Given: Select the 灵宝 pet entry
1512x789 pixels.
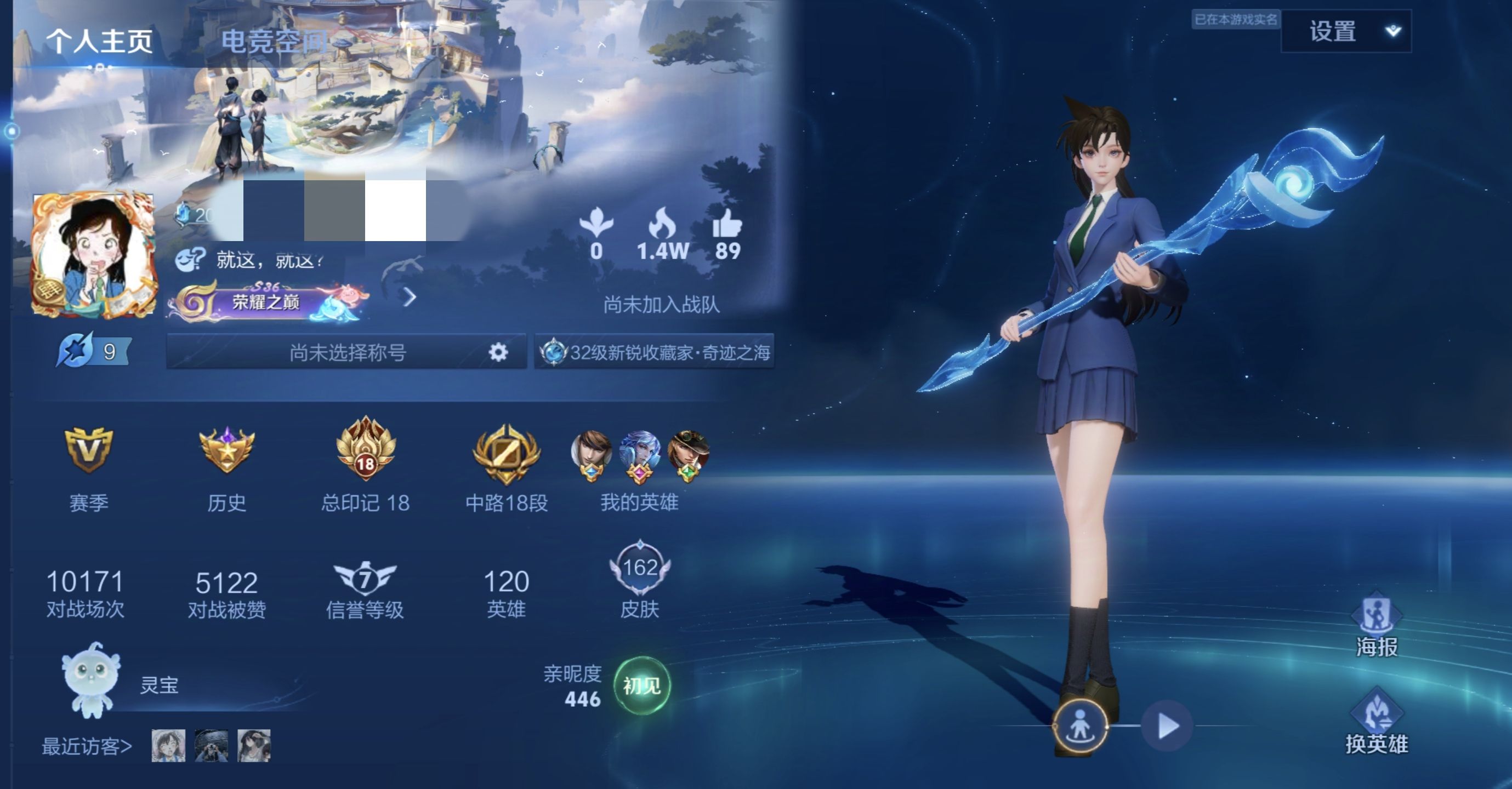Looking at the screenshot, I should [x=117, y=683].
